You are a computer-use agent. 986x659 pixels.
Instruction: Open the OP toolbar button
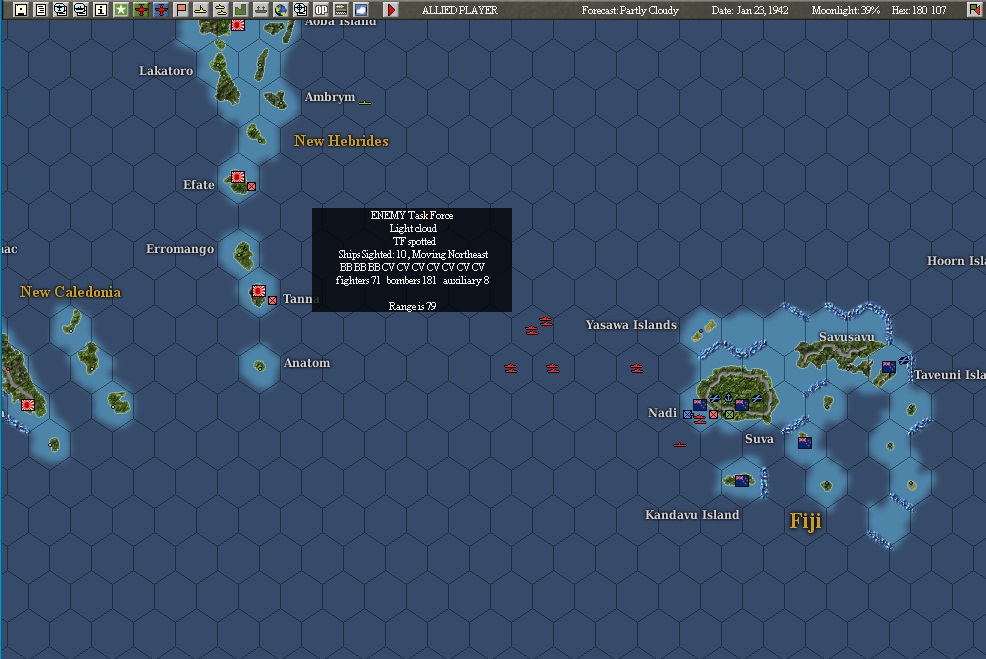(x=321, y=10)
